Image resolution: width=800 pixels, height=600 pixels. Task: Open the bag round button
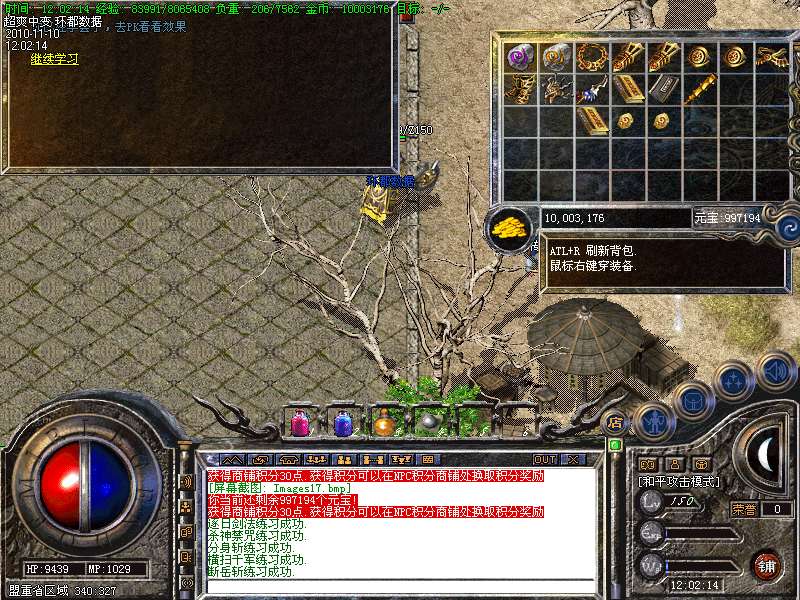692,400
